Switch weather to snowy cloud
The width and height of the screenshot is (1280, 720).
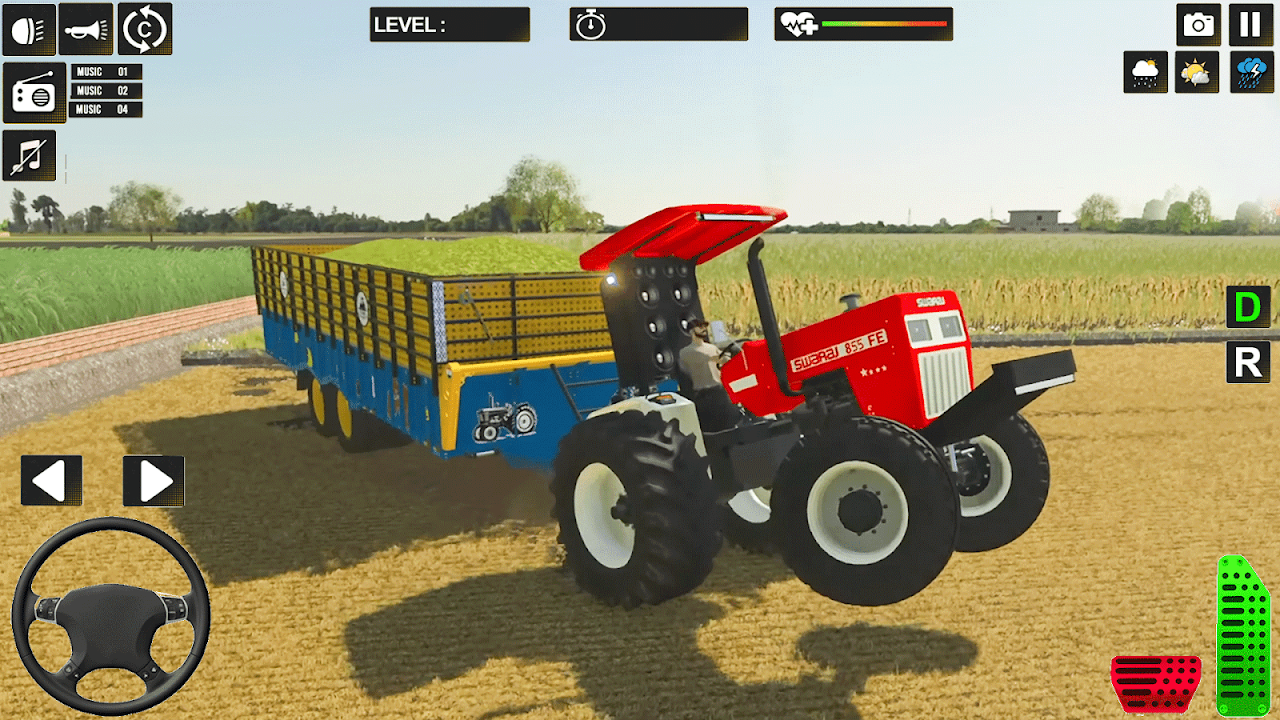pos(1145,72)
